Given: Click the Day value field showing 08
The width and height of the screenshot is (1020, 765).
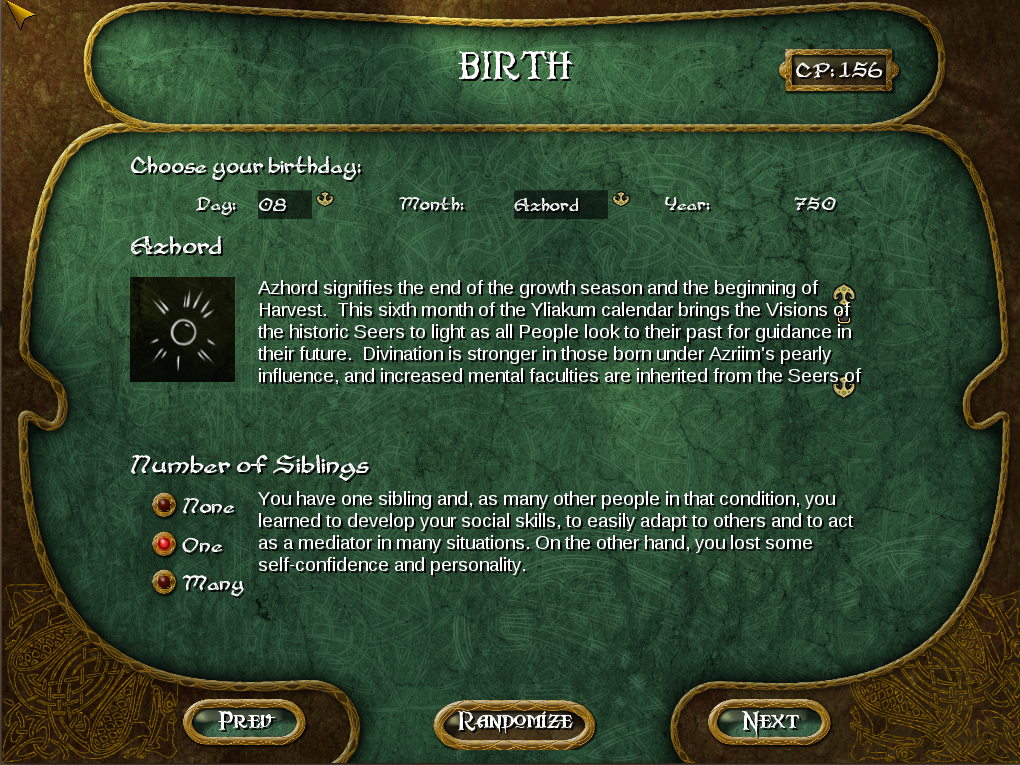Looking at the screenshot, I should pyautogui.click(x=284, y=205).
